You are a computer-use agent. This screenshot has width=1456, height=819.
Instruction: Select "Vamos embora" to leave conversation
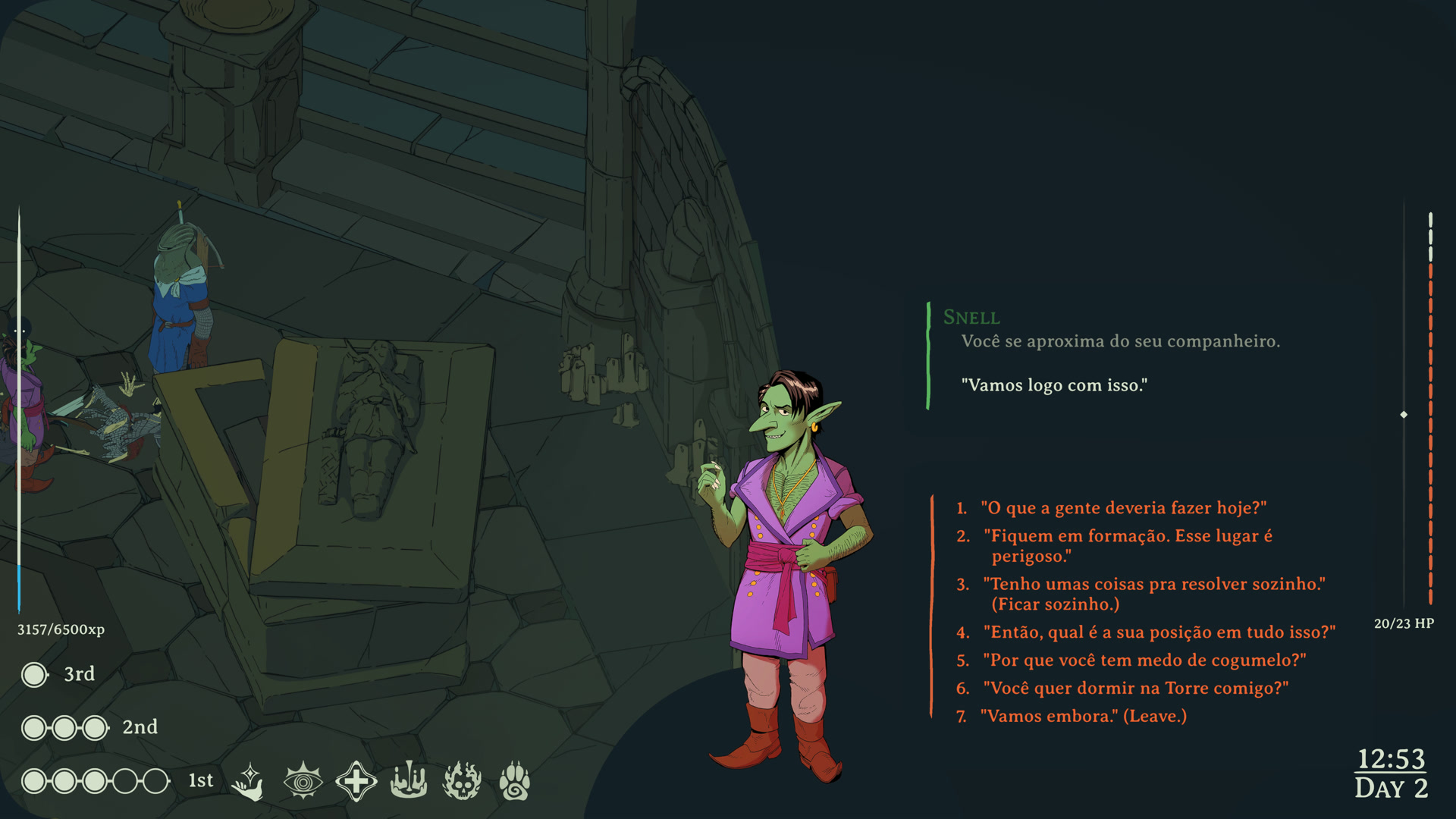1082,717
